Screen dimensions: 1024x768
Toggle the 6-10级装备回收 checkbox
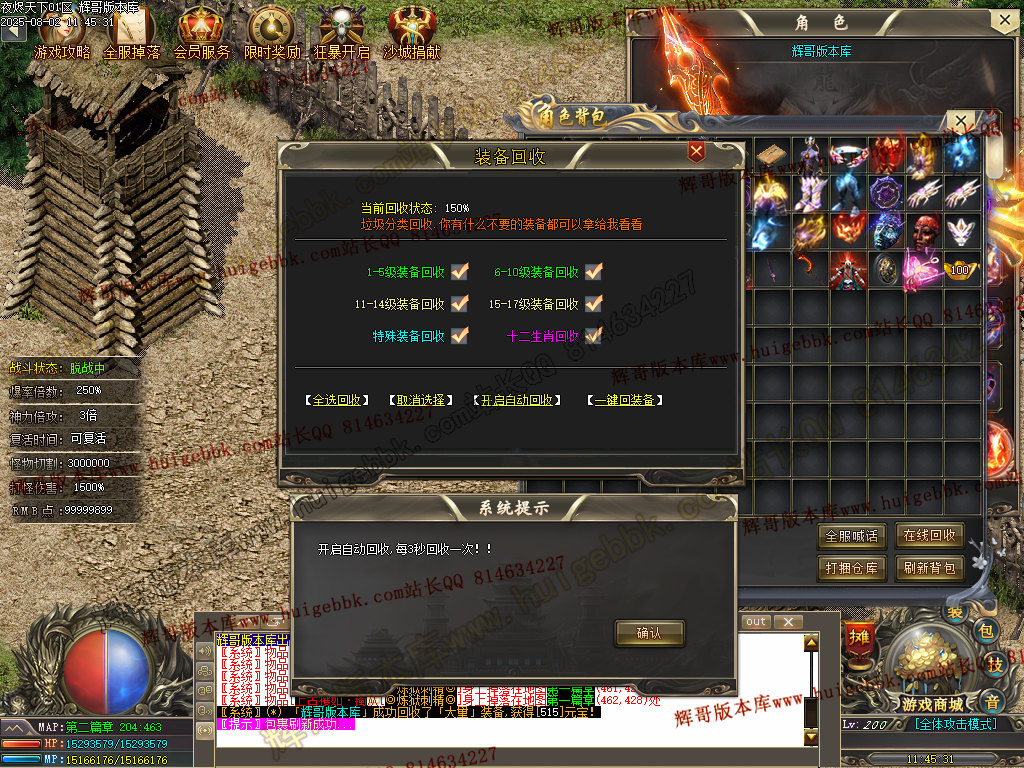[x=594, y=272]
